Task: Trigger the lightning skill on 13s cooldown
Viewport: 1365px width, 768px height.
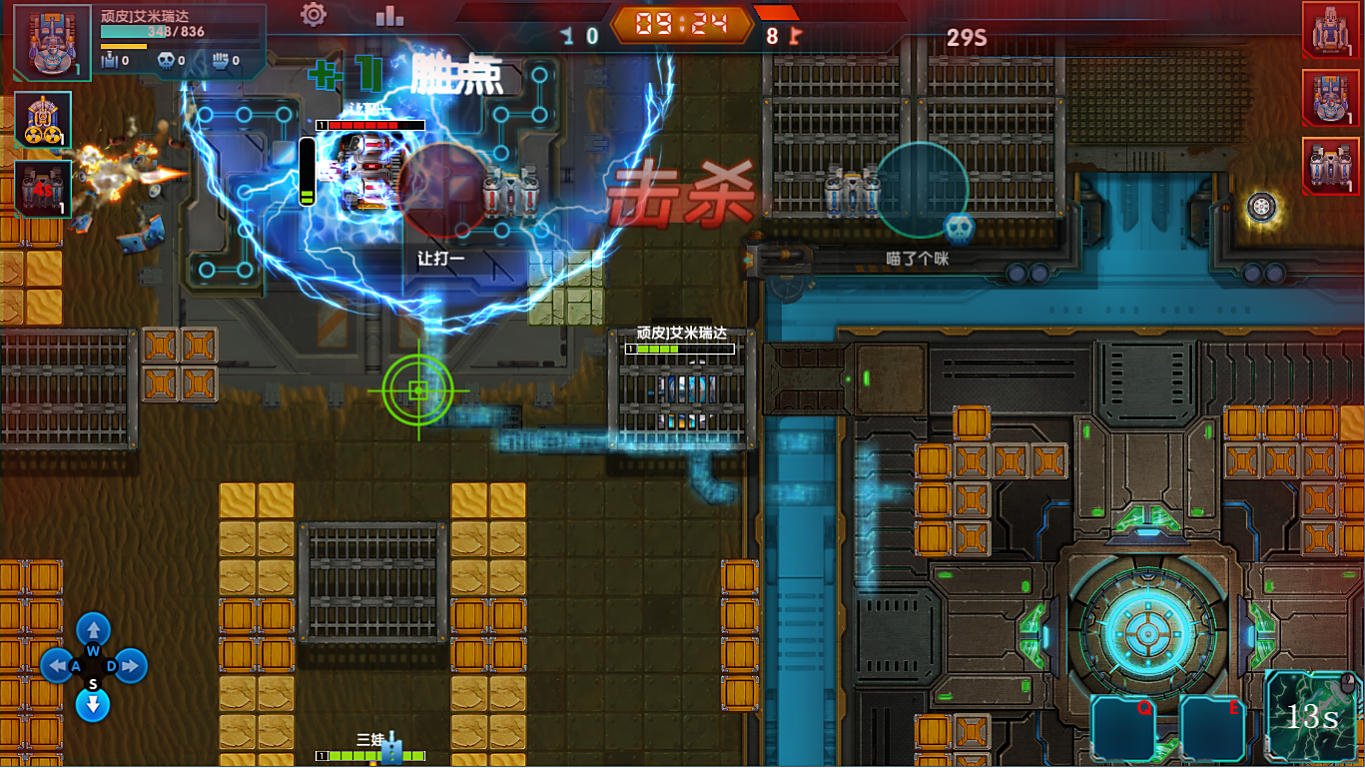Action: point(1311,716)
